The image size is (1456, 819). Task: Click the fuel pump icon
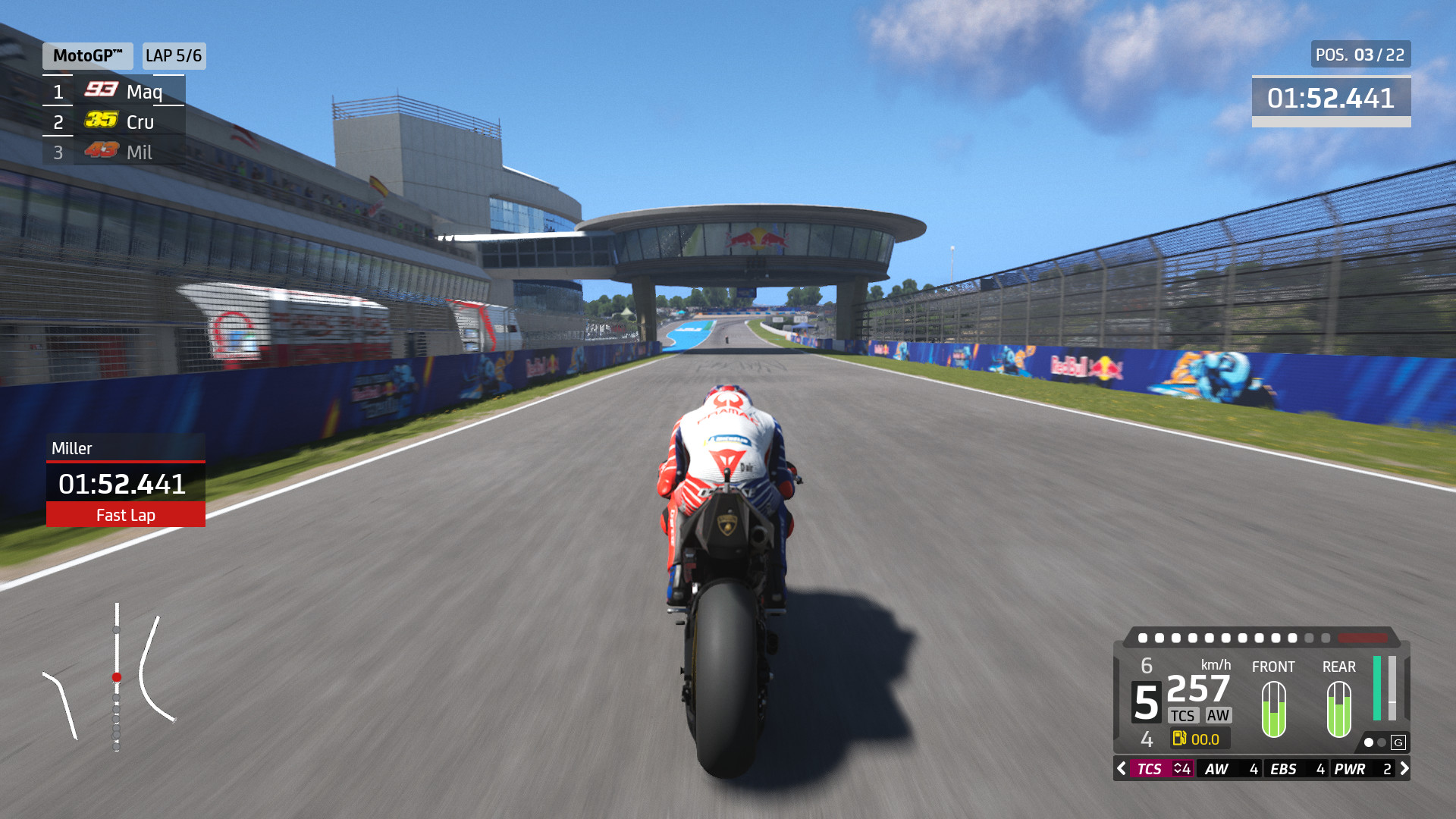pos(1179,739)
